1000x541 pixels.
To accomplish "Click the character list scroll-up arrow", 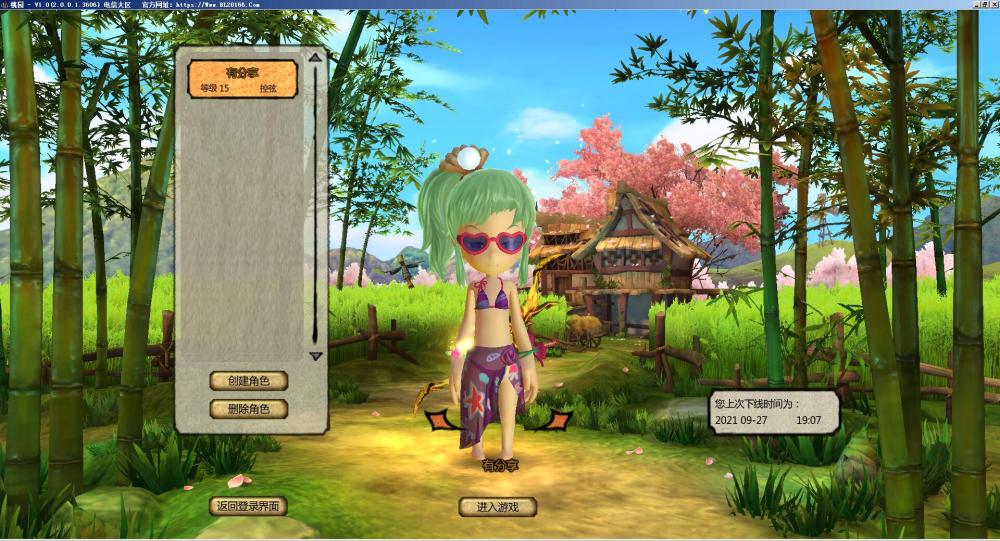I will (316, 59).
